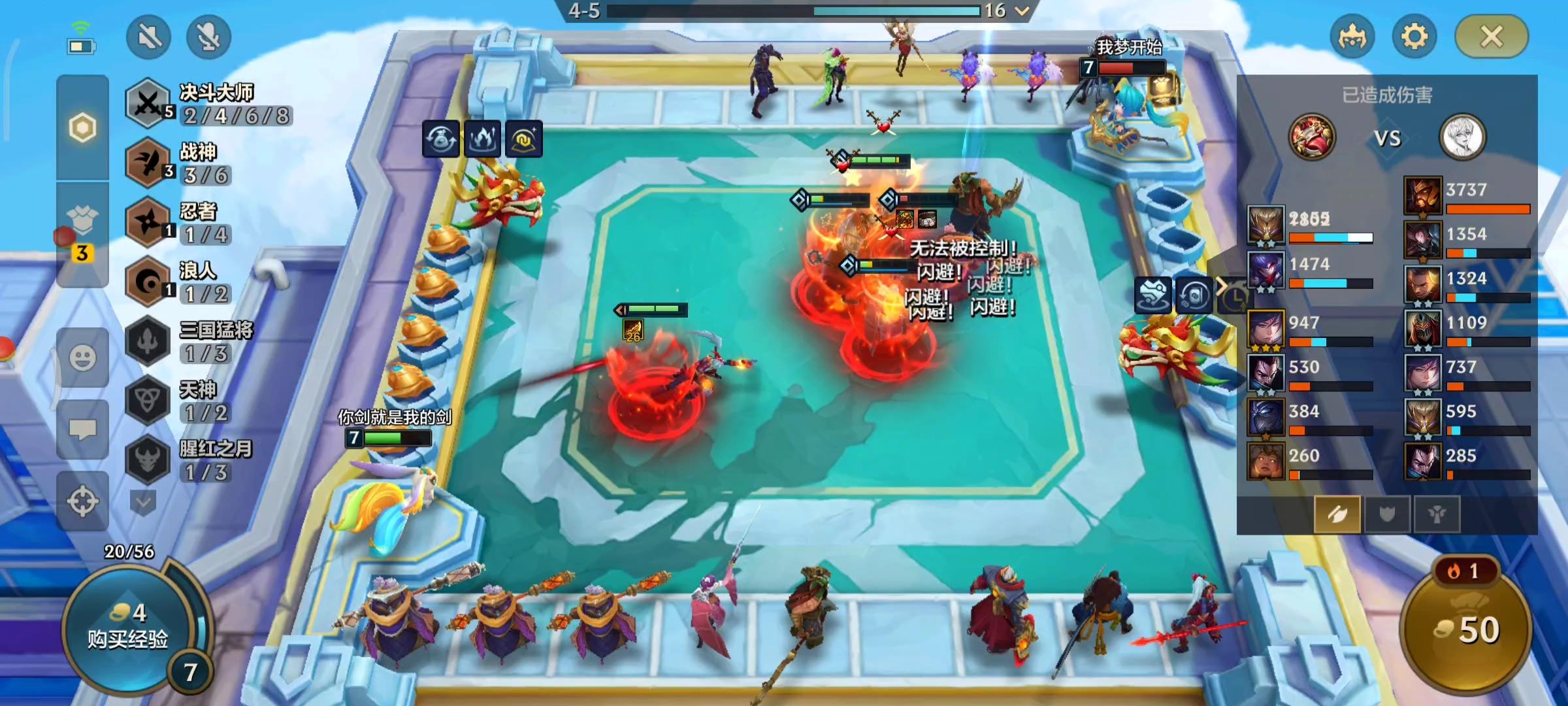
Task: Click the crosshair locate button
Action: point(83,501)
